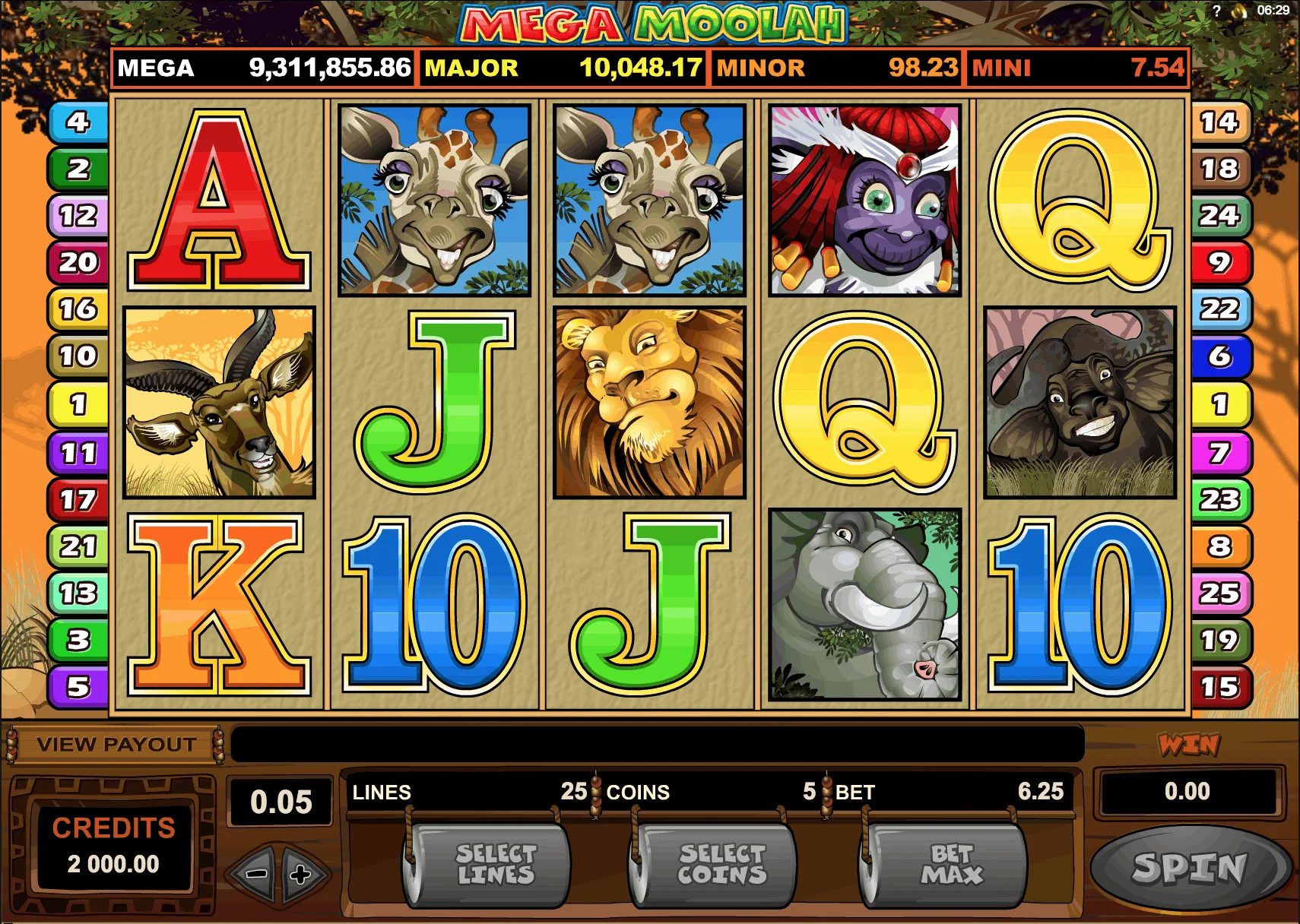
Task: Choose payline marker number 9
Action: click(1219, 263)
